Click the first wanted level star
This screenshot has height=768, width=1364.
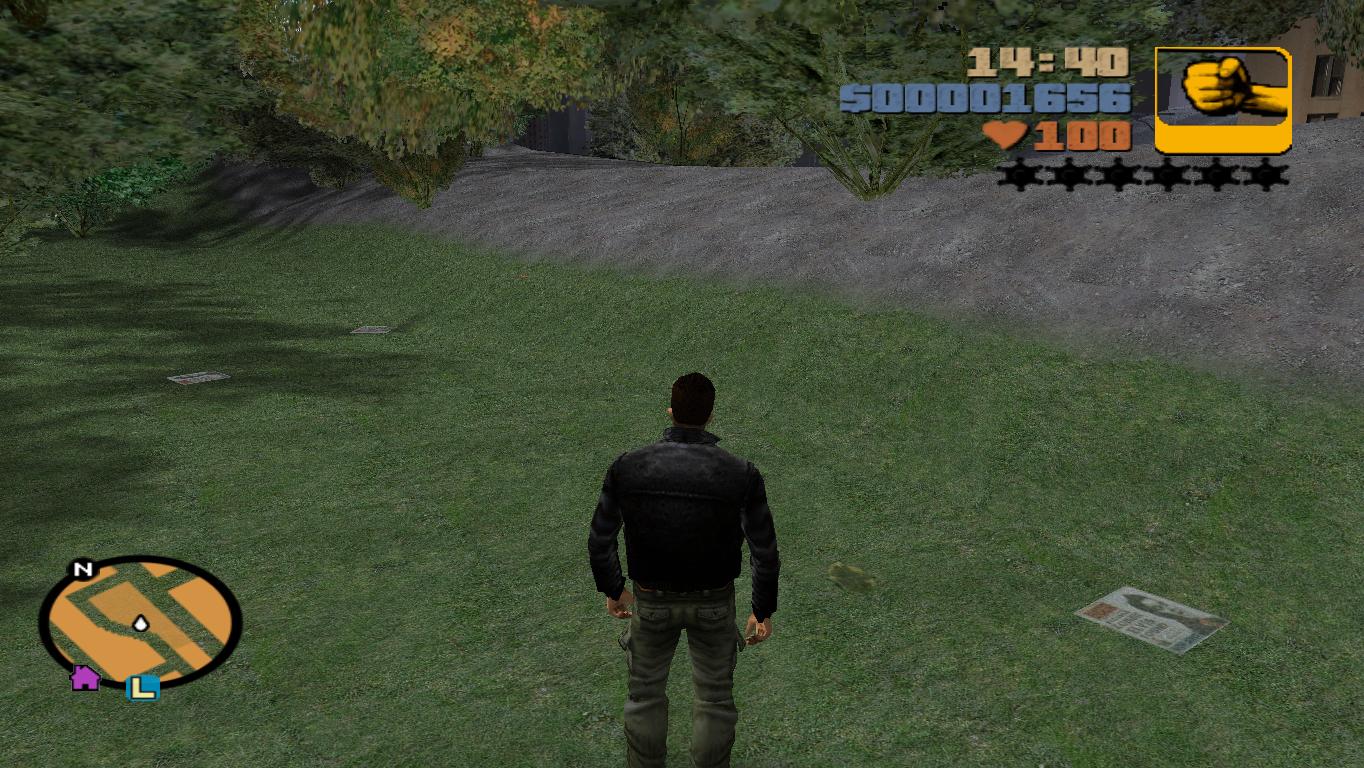(1015, 176)
